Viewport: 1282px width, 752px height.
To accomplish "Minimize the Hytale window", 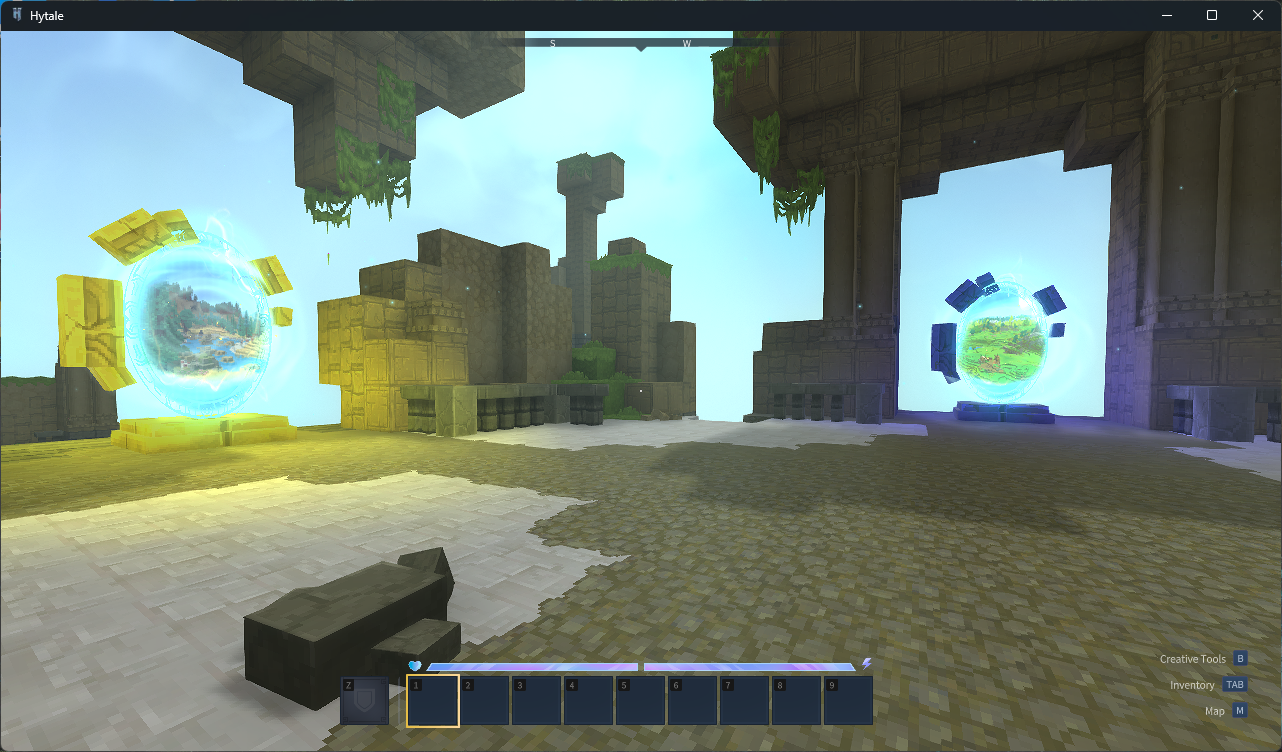I will coord(1166,15).
